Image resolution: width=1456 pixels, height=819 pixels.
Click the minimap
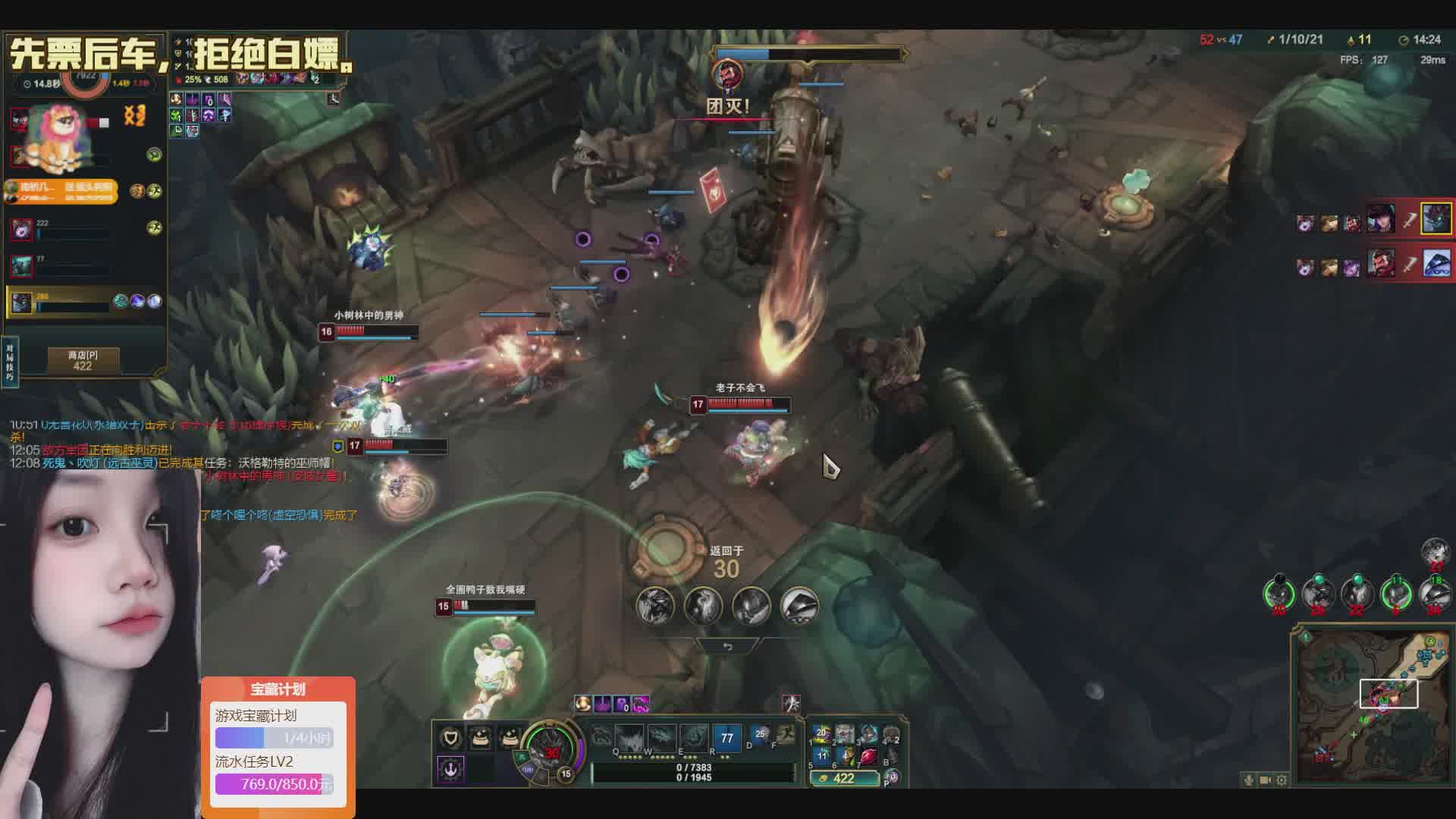pyautogui.click(x=1371, y=707)
